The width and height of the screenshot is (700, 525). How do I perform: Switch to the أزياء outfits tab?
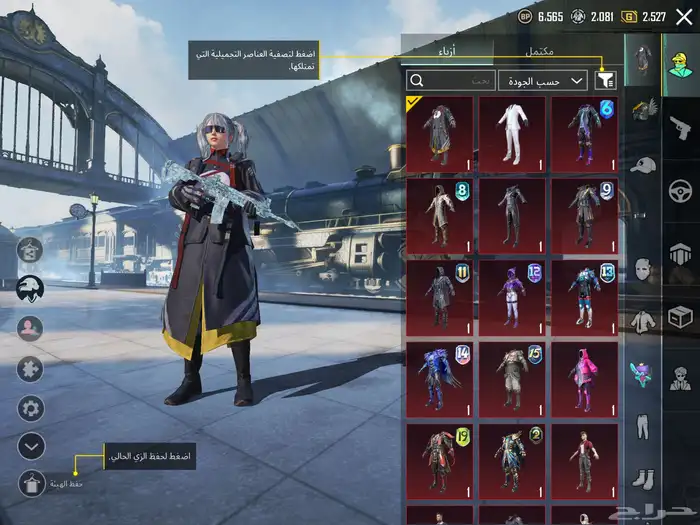pyautogui.click(x=446, y=51)
